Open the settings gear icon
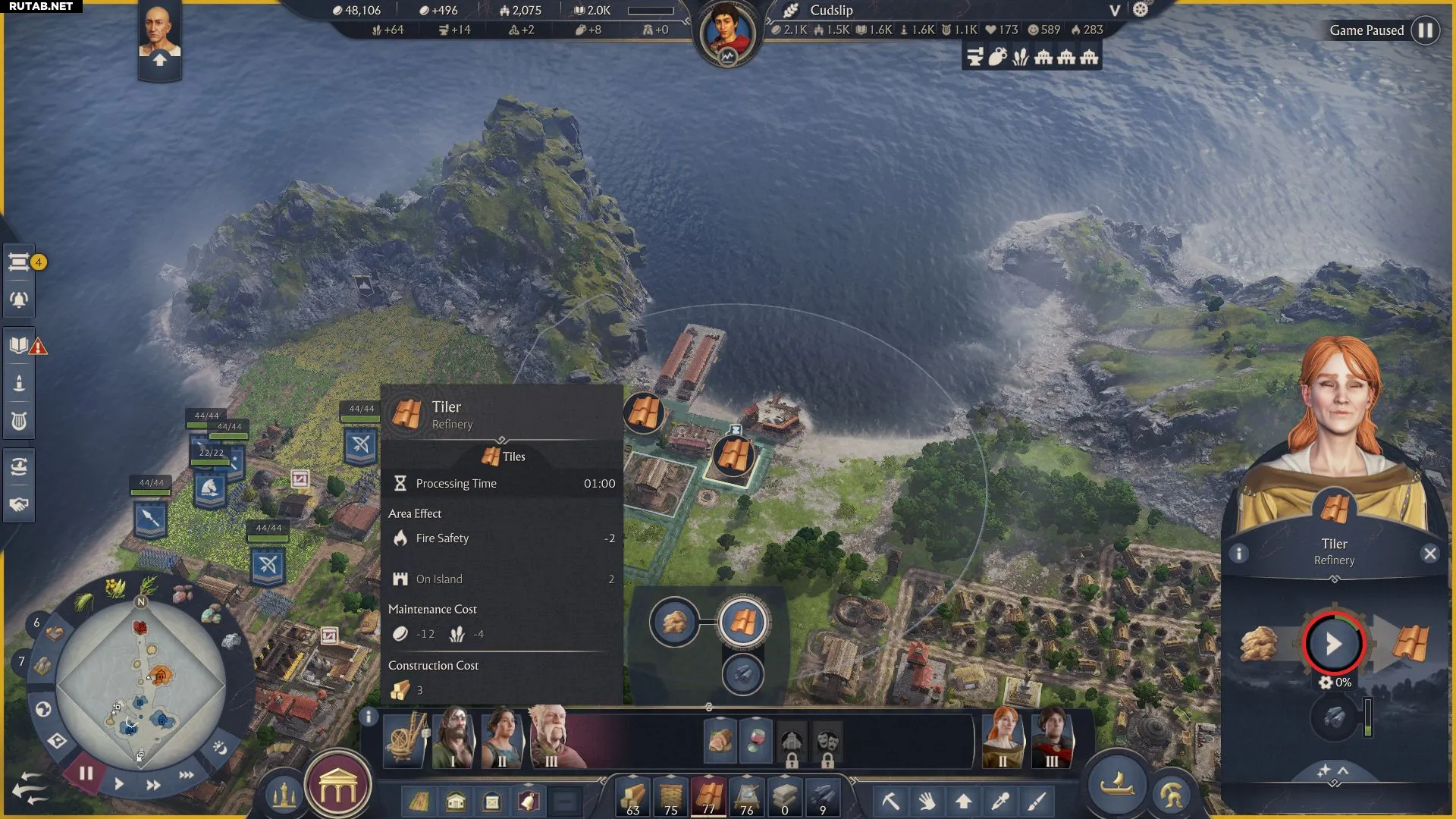This screenshot has width=1456, height=819. pos(1141,10)
